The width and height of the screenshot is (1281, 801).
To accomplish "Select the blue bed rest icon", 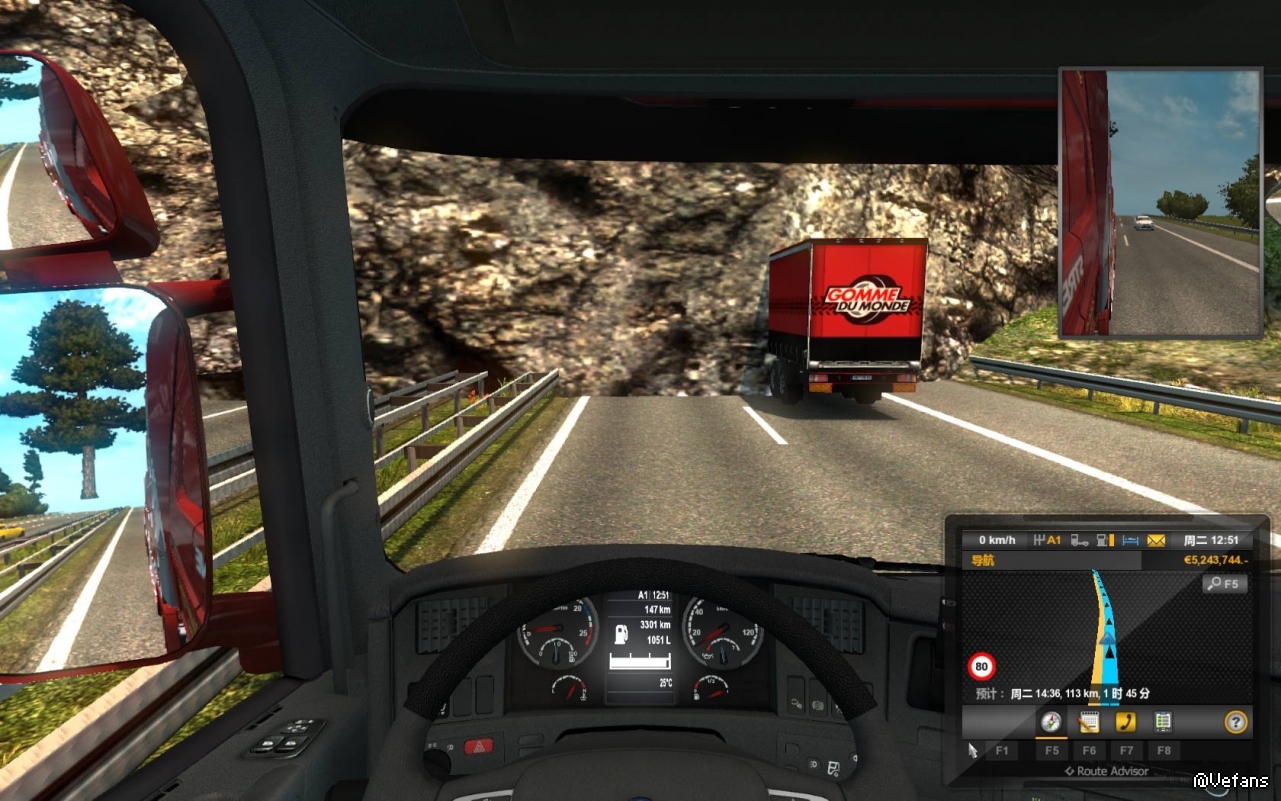I will 1131,541.
